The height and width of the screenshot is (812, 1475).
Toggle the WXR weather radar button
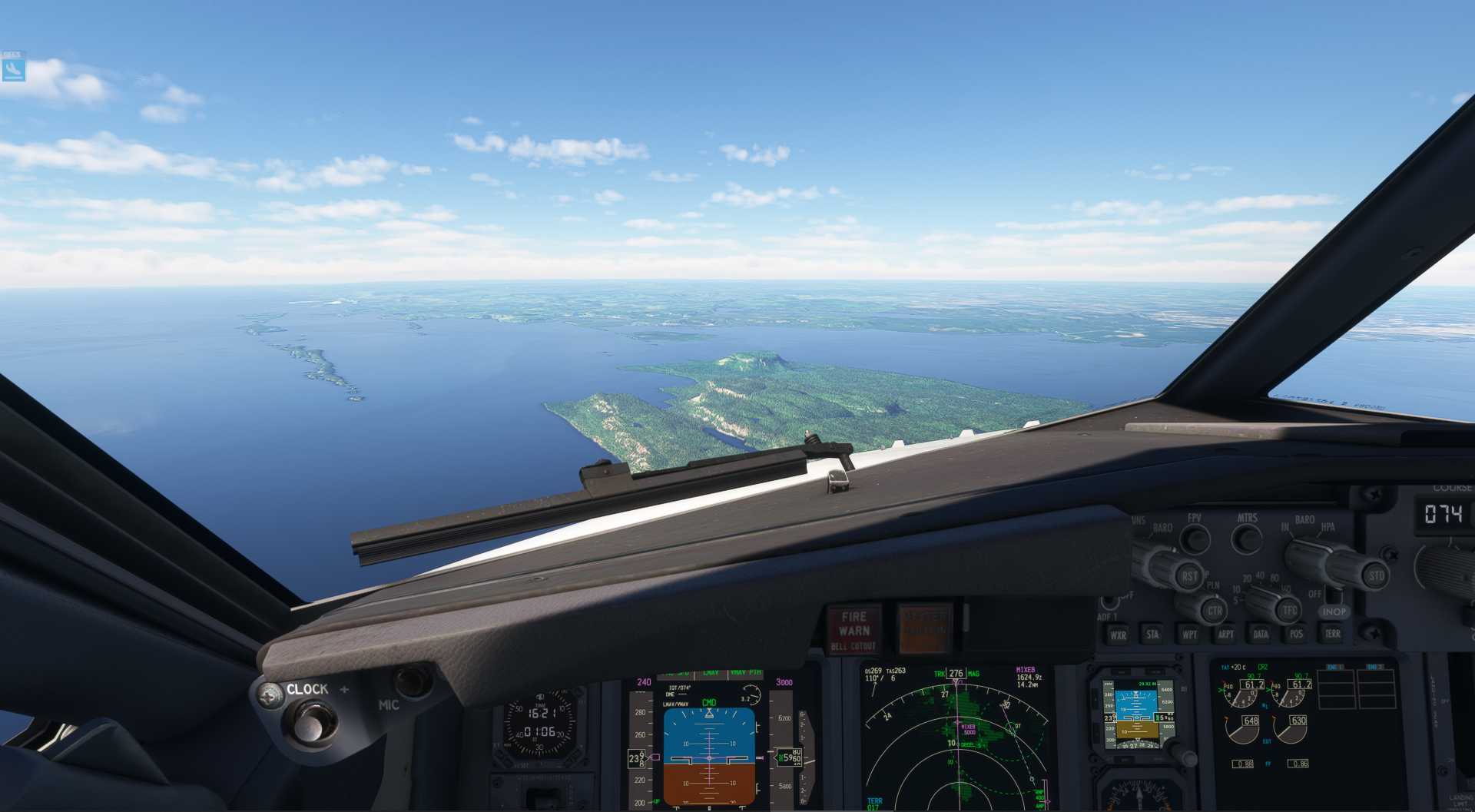click(x=1119, y=635)
